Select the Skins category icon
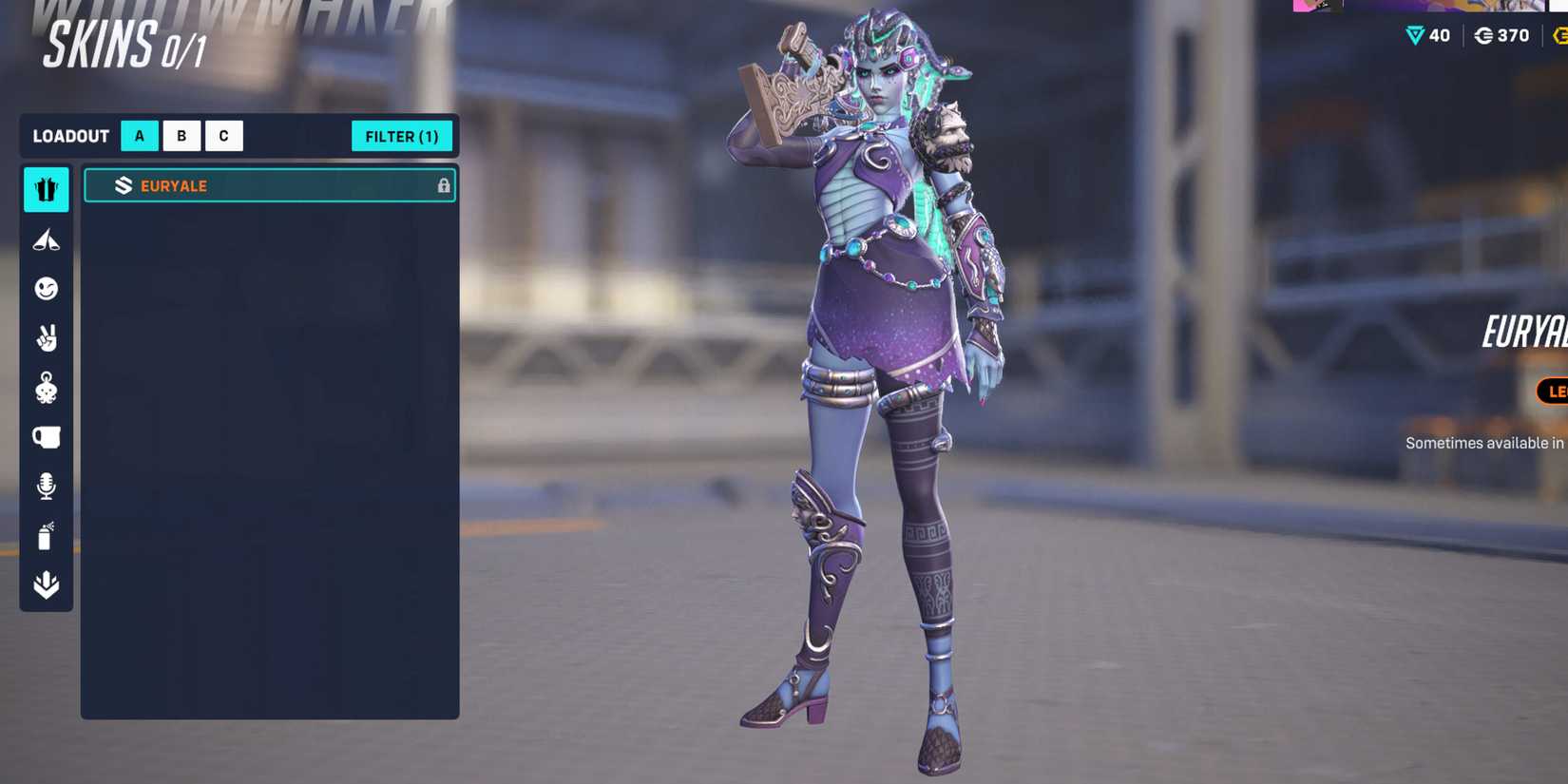 click(45, 189)
